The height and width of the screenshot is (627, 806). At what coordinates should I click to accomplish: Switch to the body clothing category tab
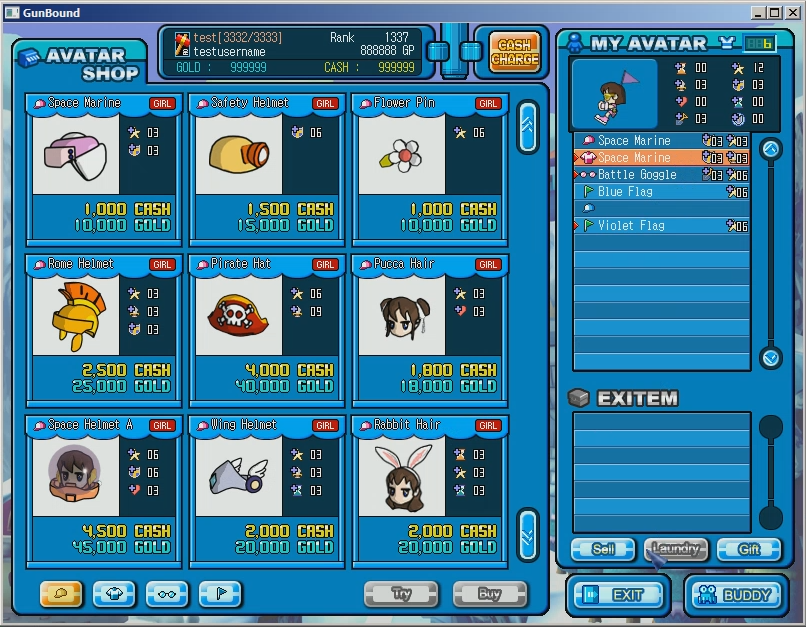click(x=114, y=594)
